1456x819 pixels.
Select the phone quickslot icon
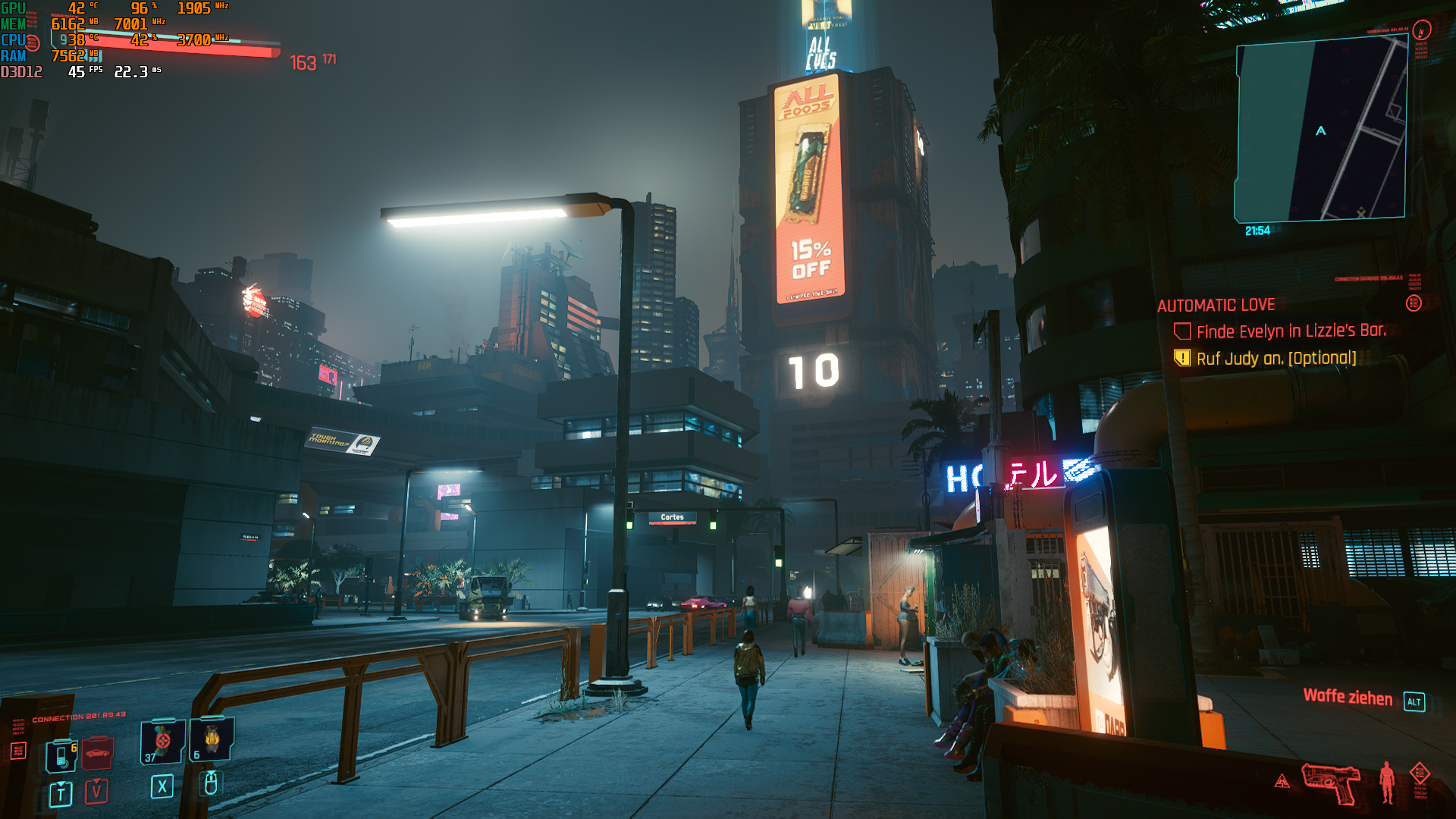61,758
